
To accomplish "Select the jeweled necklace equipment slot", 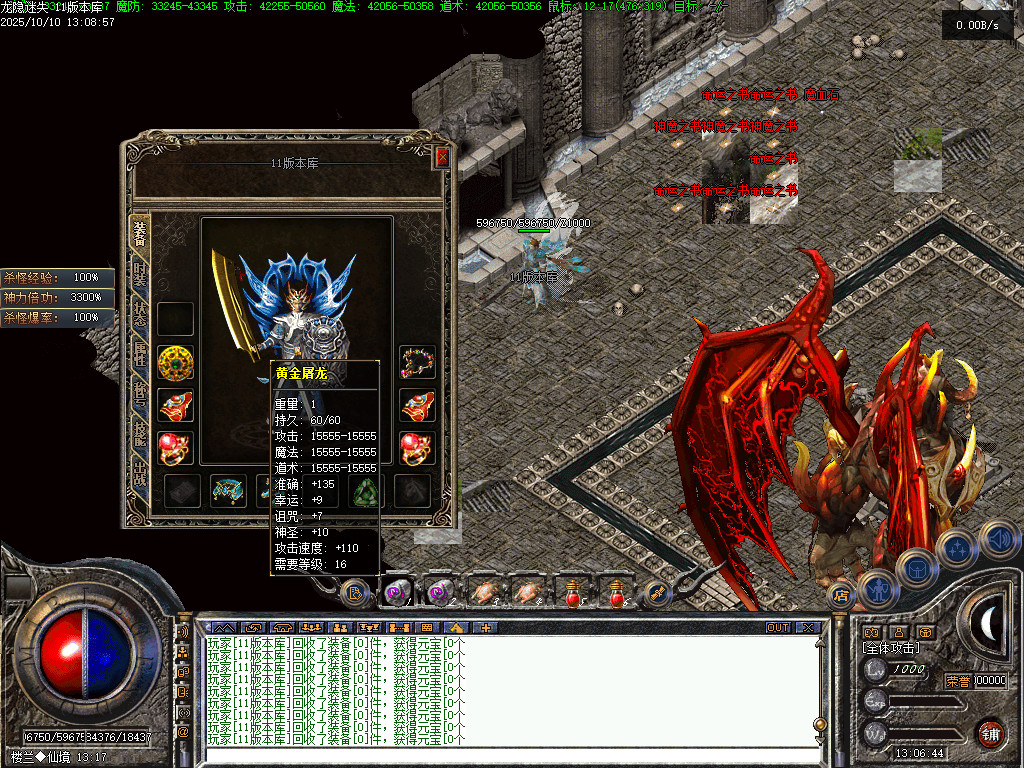I will 417,361.
